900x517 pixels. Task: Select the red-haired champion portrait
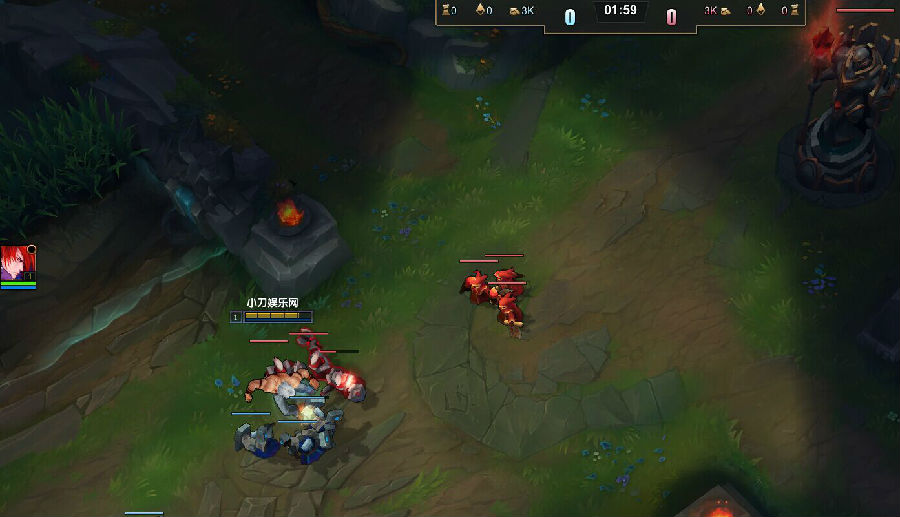pos(17,263)
